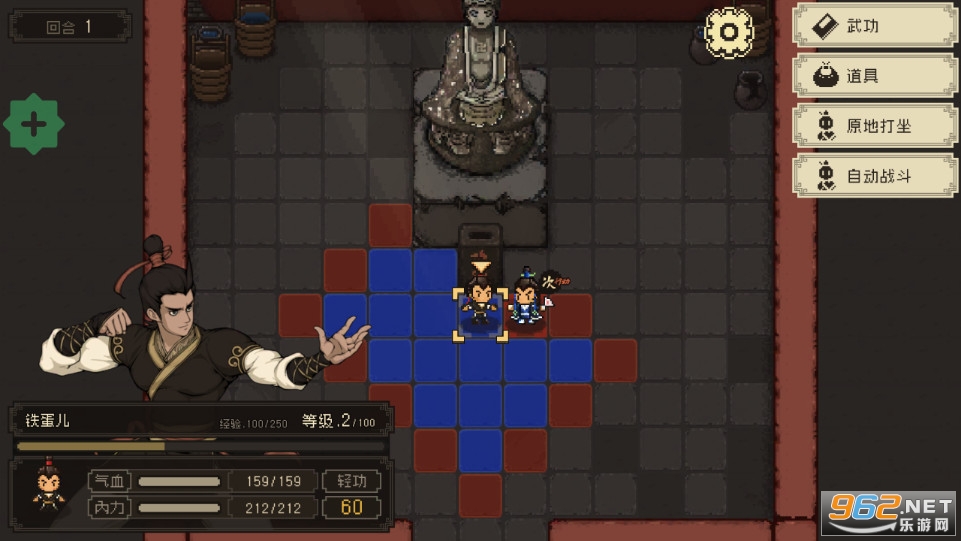This screenshot has height=541, width=961.
Task: Click the small hero portrait in status panel
Action: point(46,488)
